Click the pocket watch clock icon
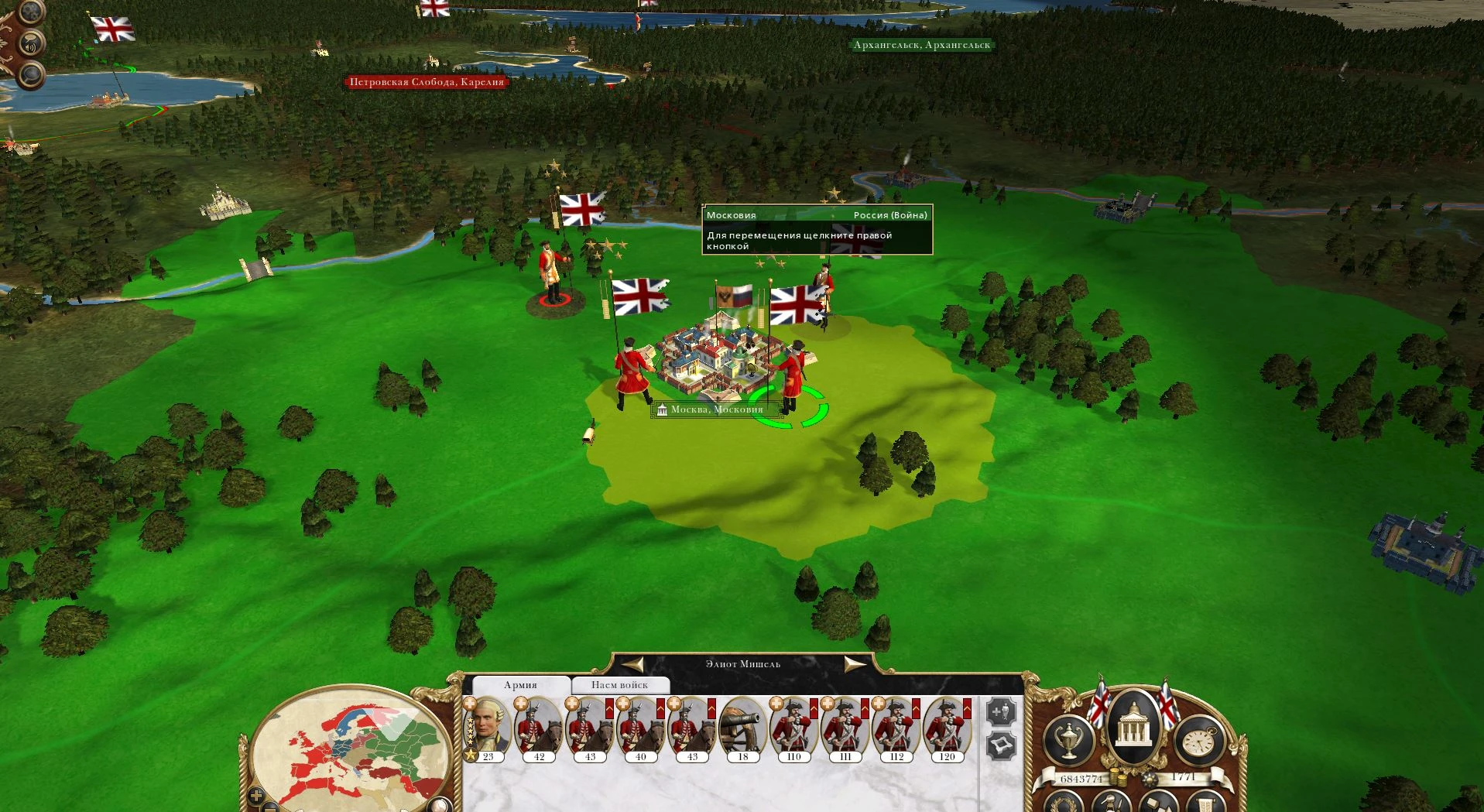The width and height of the screenshot is (1484, 812). pyautogui.click(x=1201, y=741)
